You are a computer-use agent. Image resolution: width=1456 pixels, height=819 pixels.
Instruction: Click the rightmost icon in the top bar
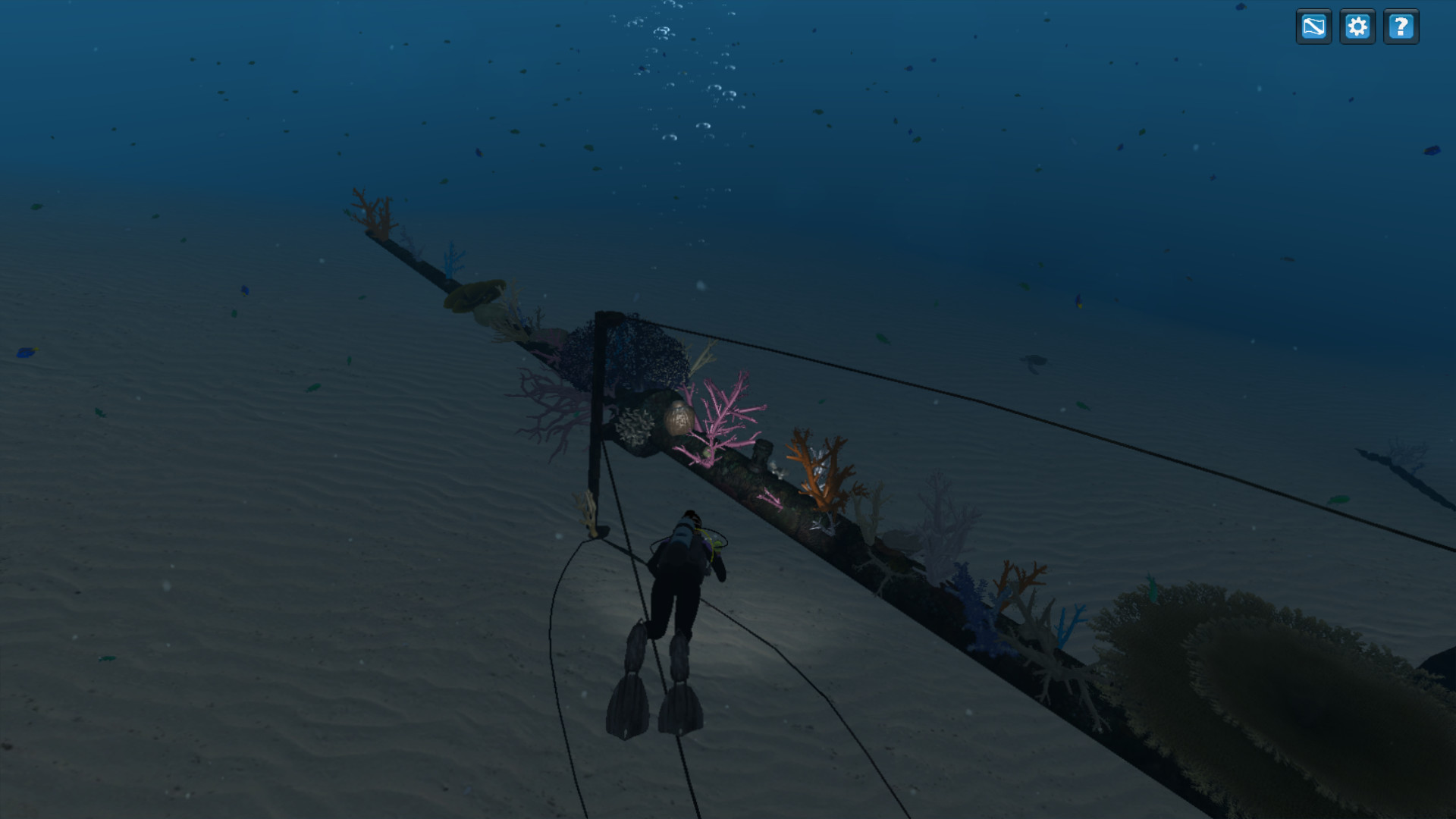pos(1402,27)
